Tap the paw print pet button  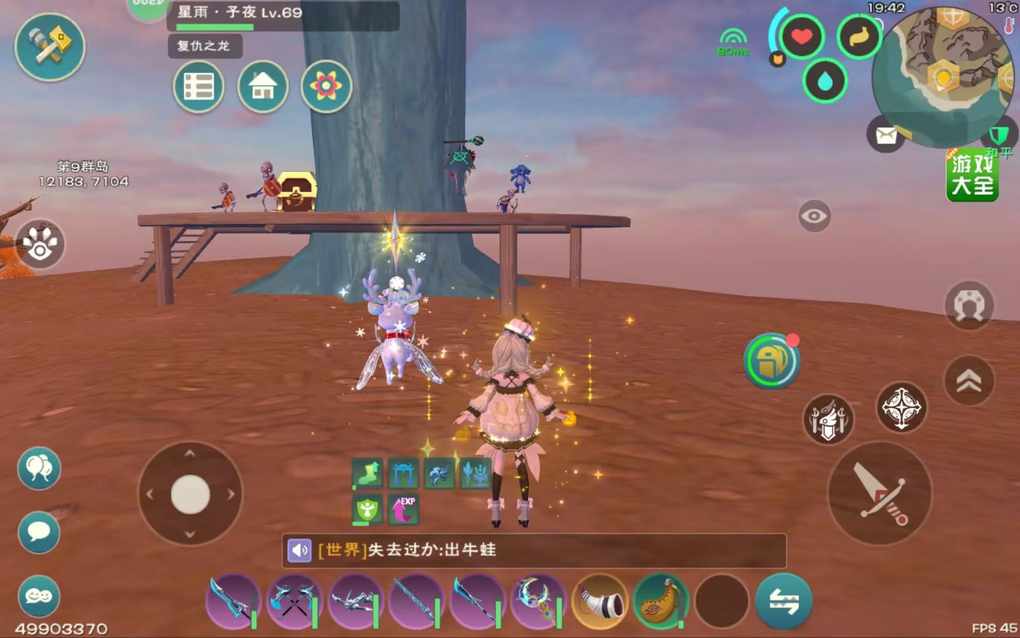click(x=40, y=244)
